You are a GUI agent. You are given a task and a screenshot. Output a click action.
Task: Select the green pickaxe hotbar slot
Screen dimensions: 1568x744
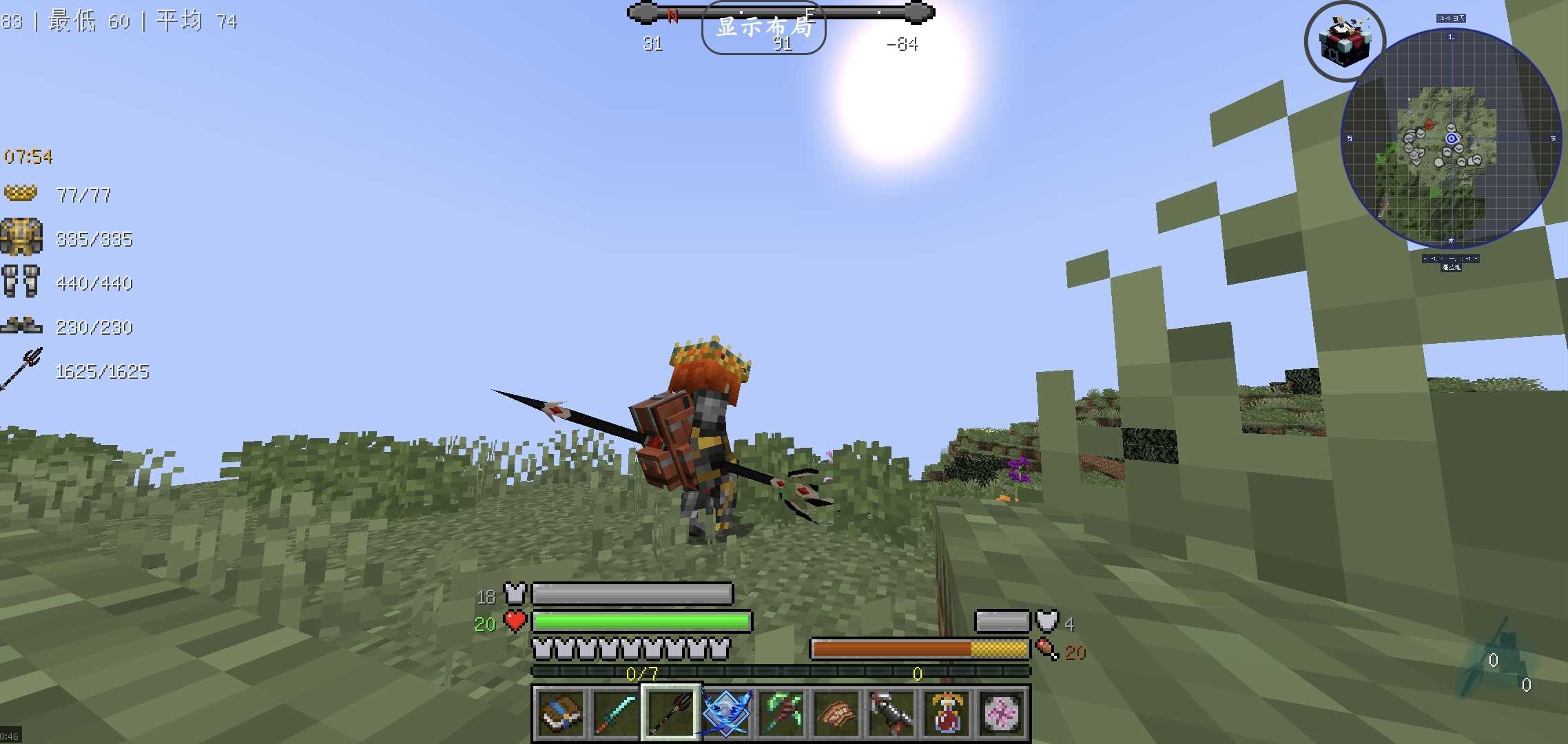click(x=781, y=713)
